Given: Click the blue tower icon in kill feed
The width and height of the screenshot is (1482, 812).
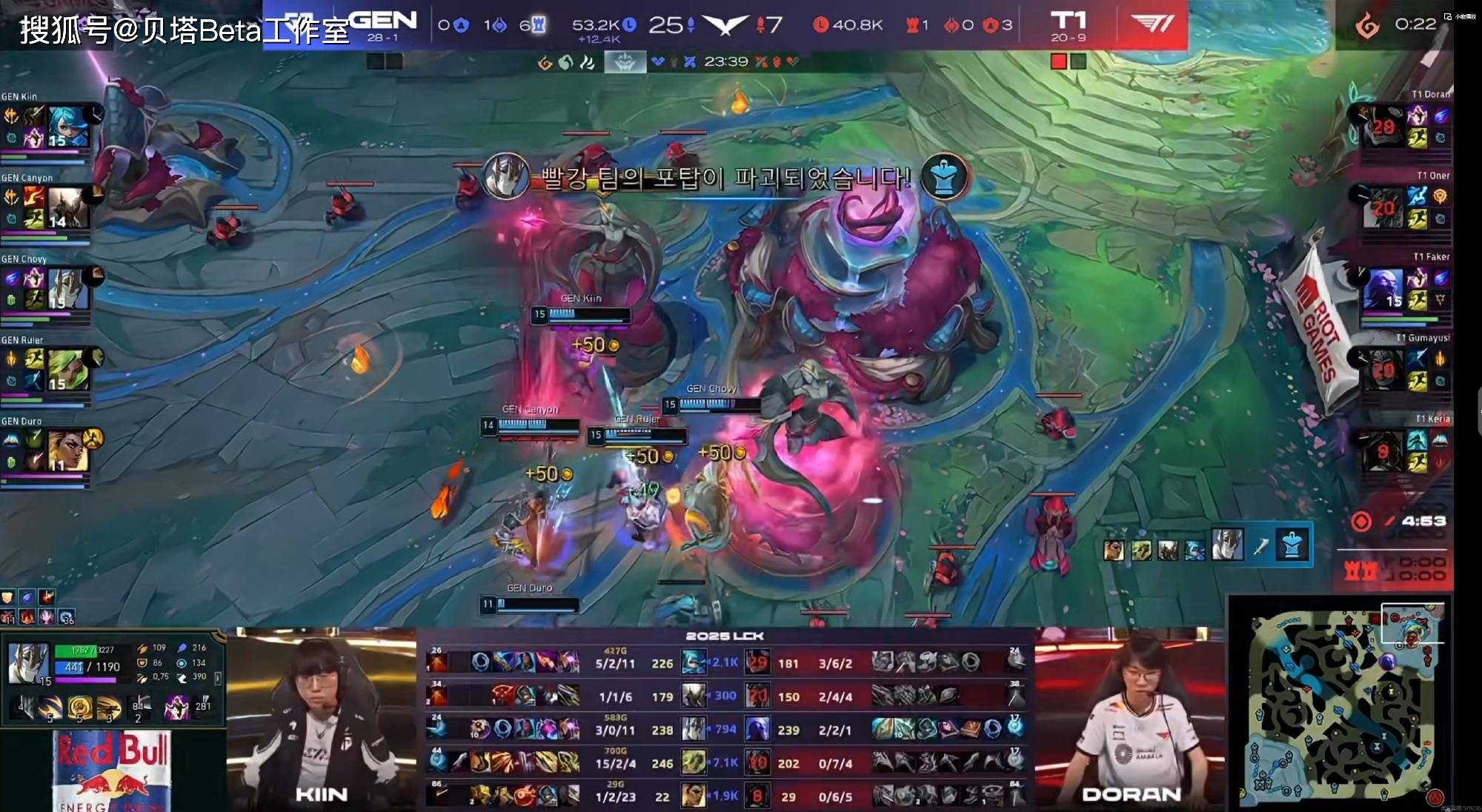Looking at the screenshot, I should pyautogui.click(x=1292, y=547).
